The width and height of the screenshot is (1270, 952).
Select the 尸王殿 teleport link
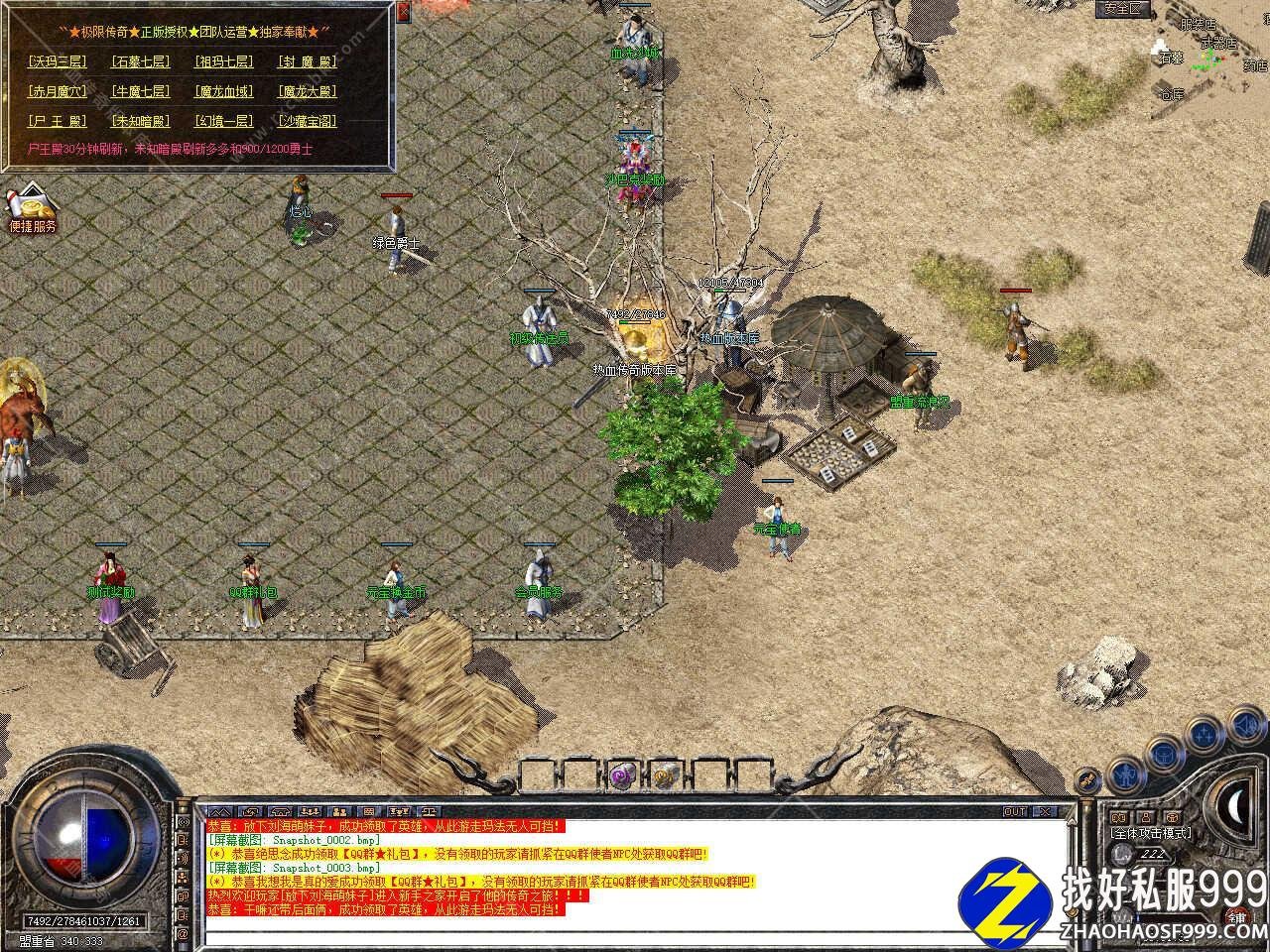click(x=58, y=121)
